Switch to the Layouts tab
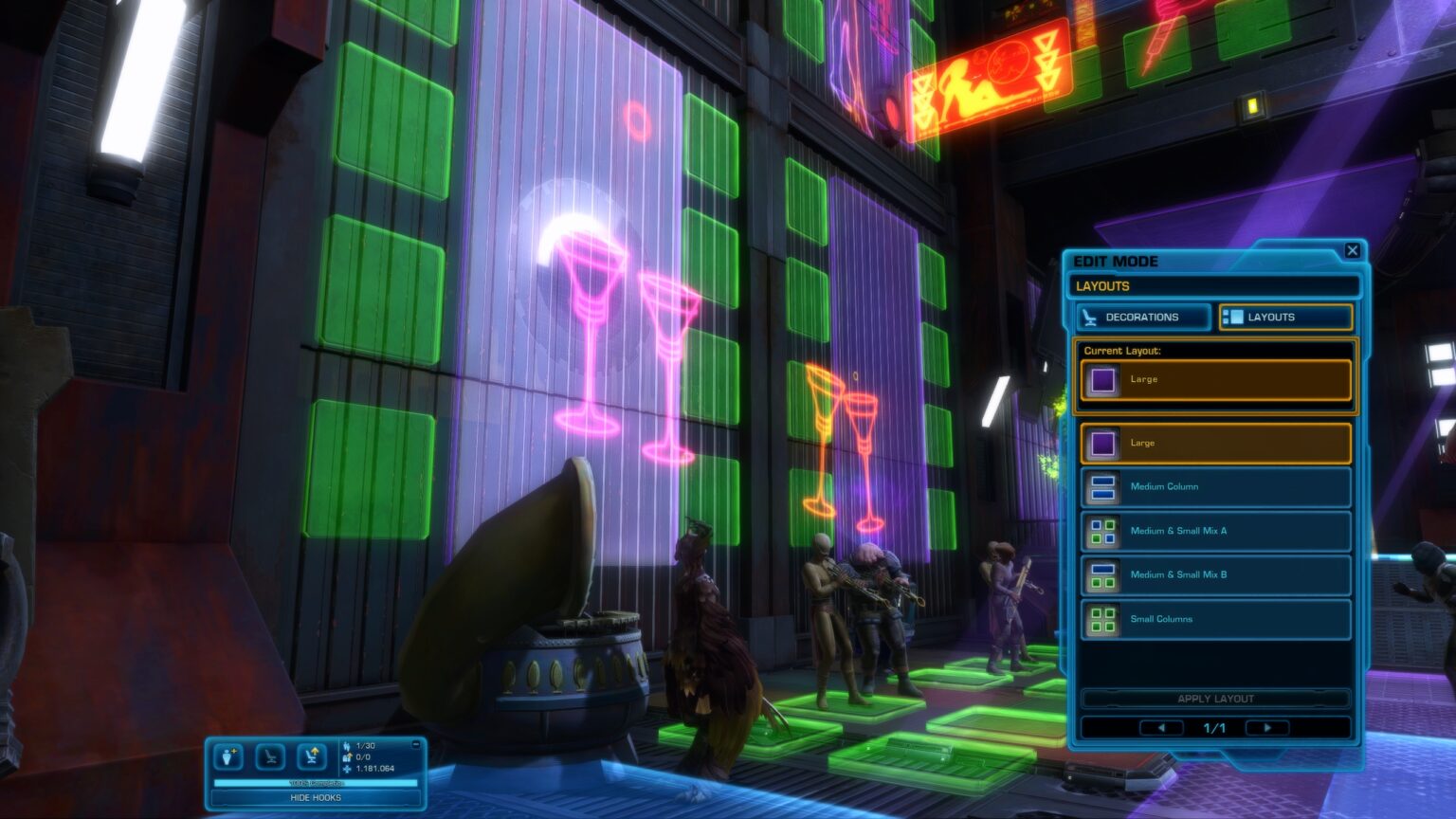The width and height of the screenshot is (1456, 819). [1285, 318]
